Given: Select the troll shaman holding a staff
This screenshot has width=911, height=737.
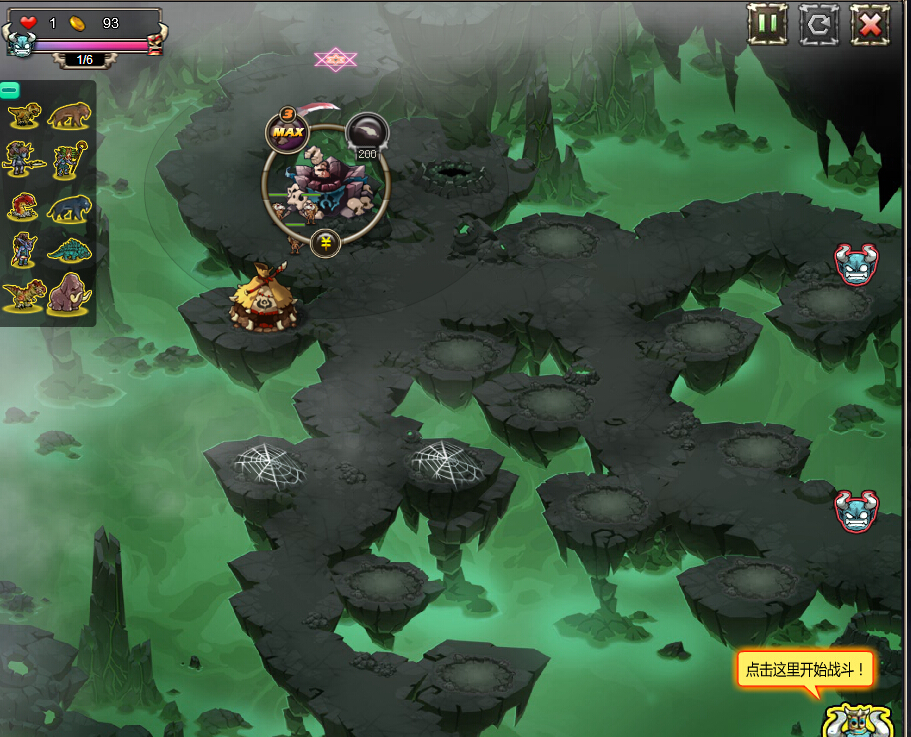Looking at the screenshot, I should (66, 158).
